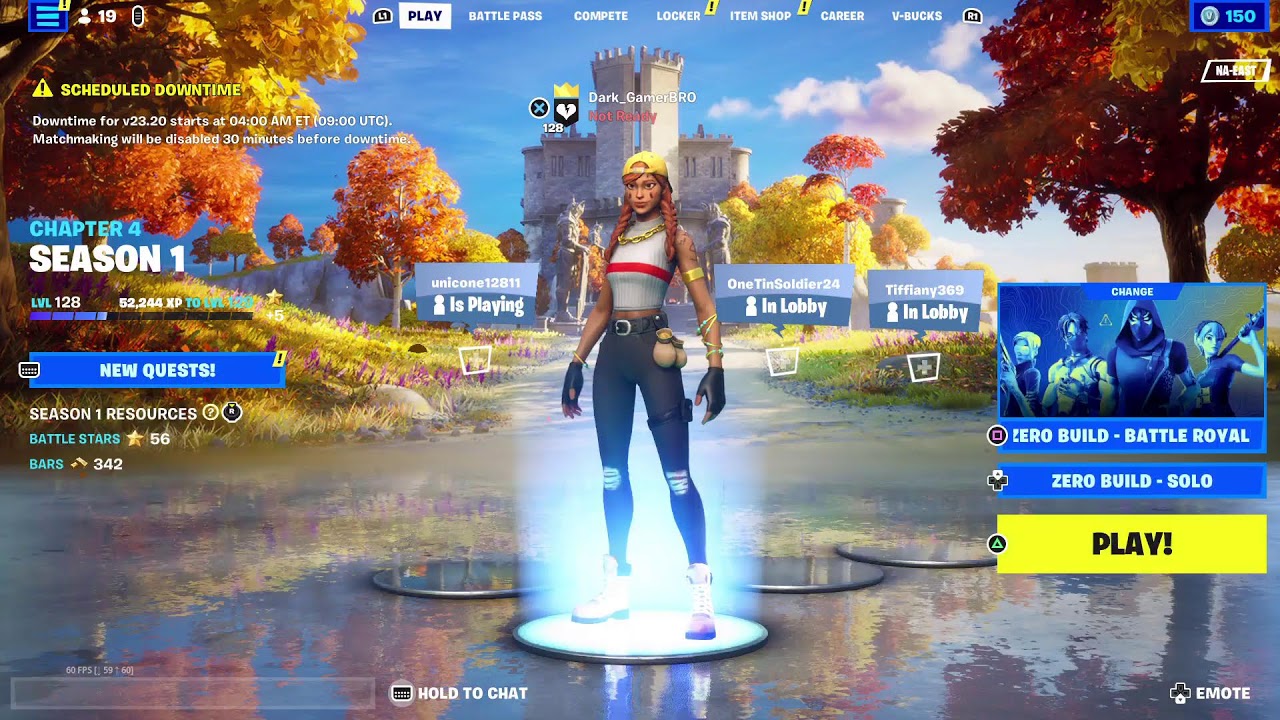Open the NA-EAST region selector
The width and height of the screenshot is (1280, 720).
tap(1236, 70)
